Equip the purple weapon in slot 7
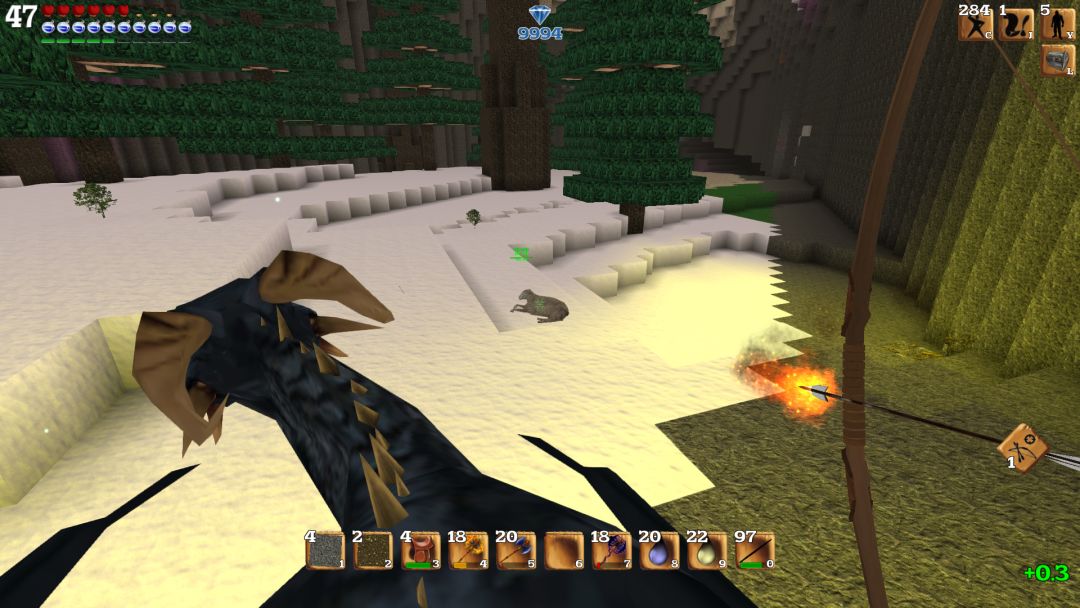This screenshot has width=1080, height=608. (612, 551)
